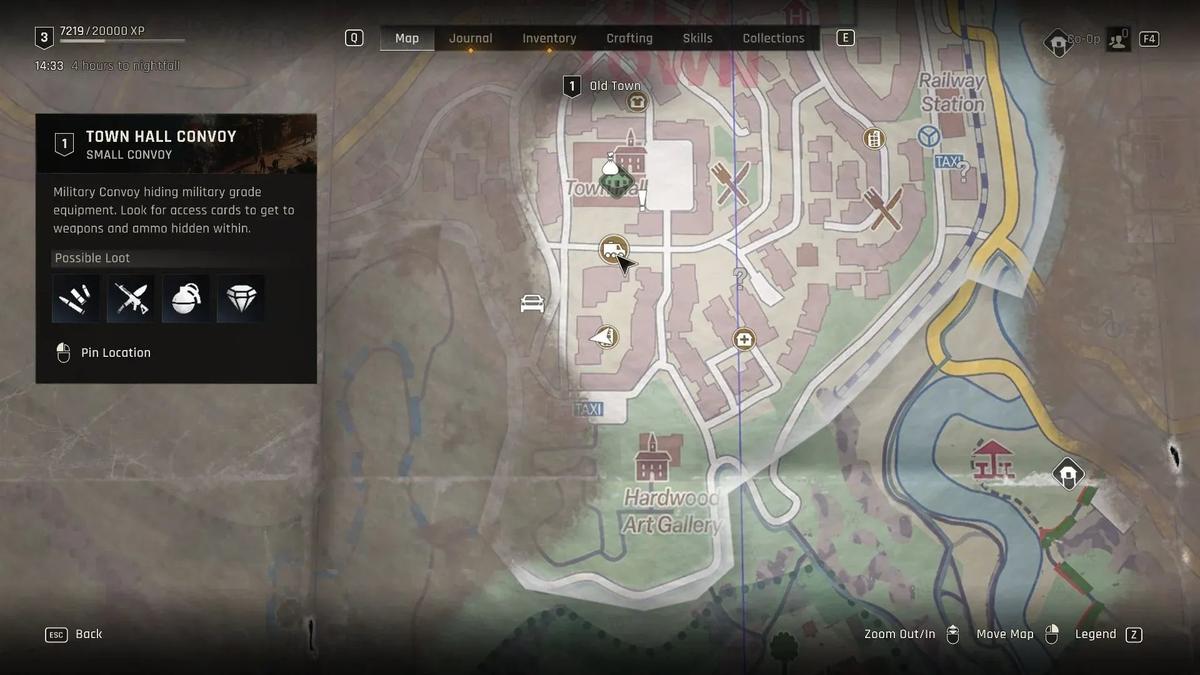Select the telephone marker near Old Town
Image resolution: width=1200 pixels, height=675 pixels.
[x=636, y=102]
